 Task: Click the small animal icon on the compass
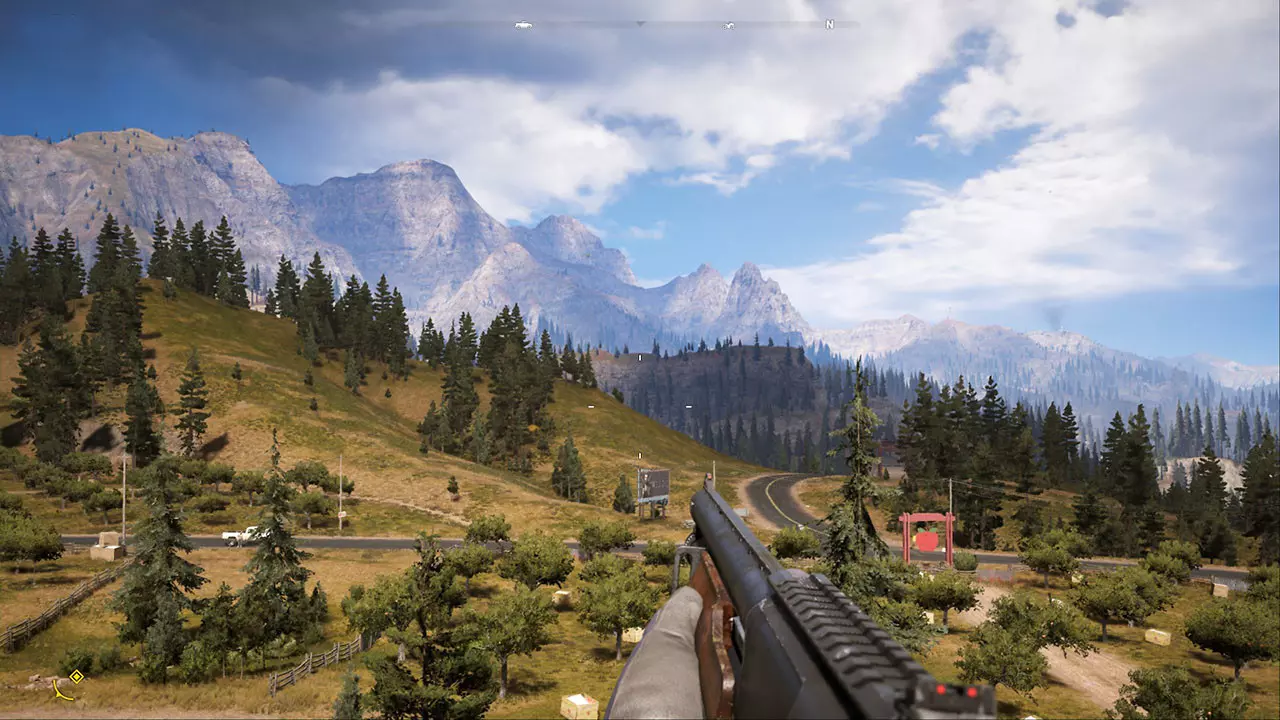click(x=729, y=25)
